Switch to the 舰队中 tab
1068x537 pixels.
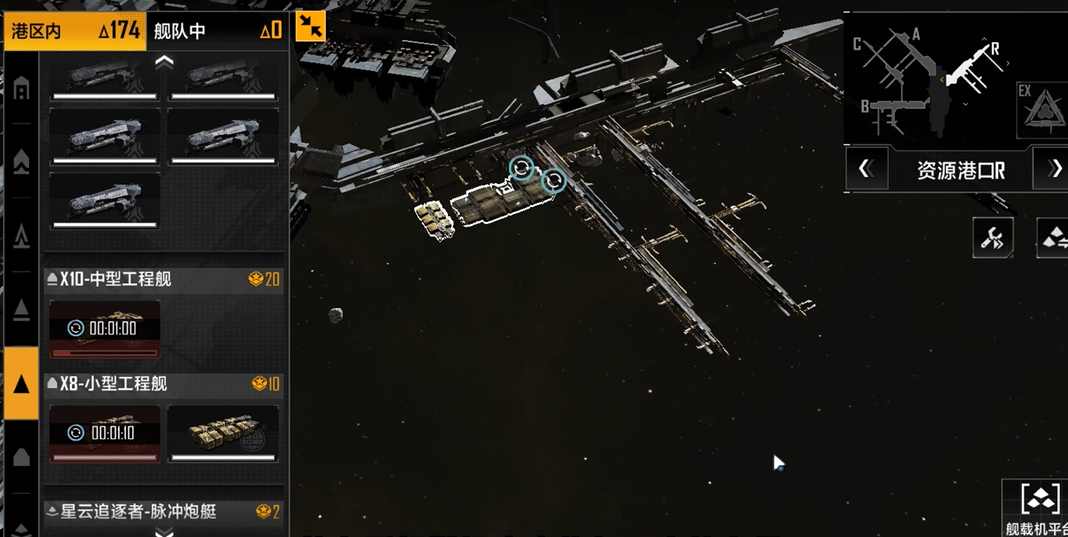pyautogui.click(x=217, y=30)
